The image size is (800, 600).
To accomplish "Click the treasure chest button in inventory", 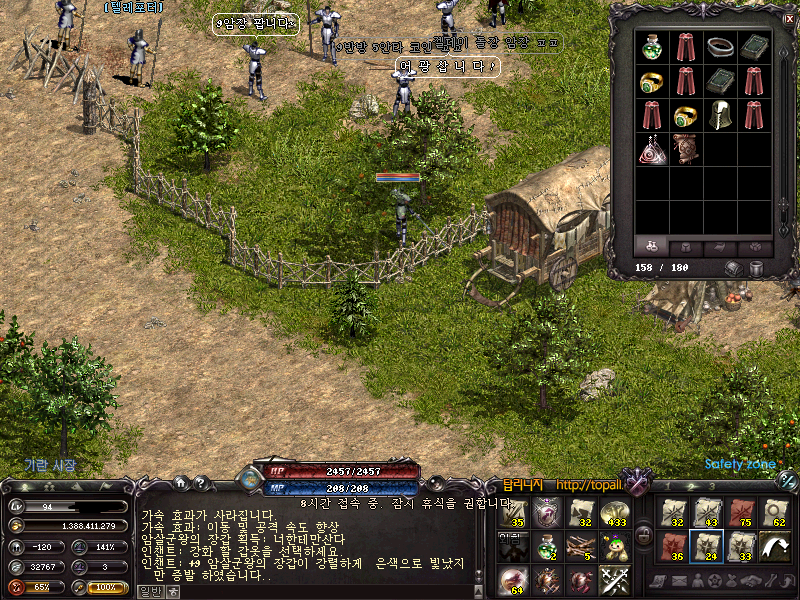I will coord(736,268).
